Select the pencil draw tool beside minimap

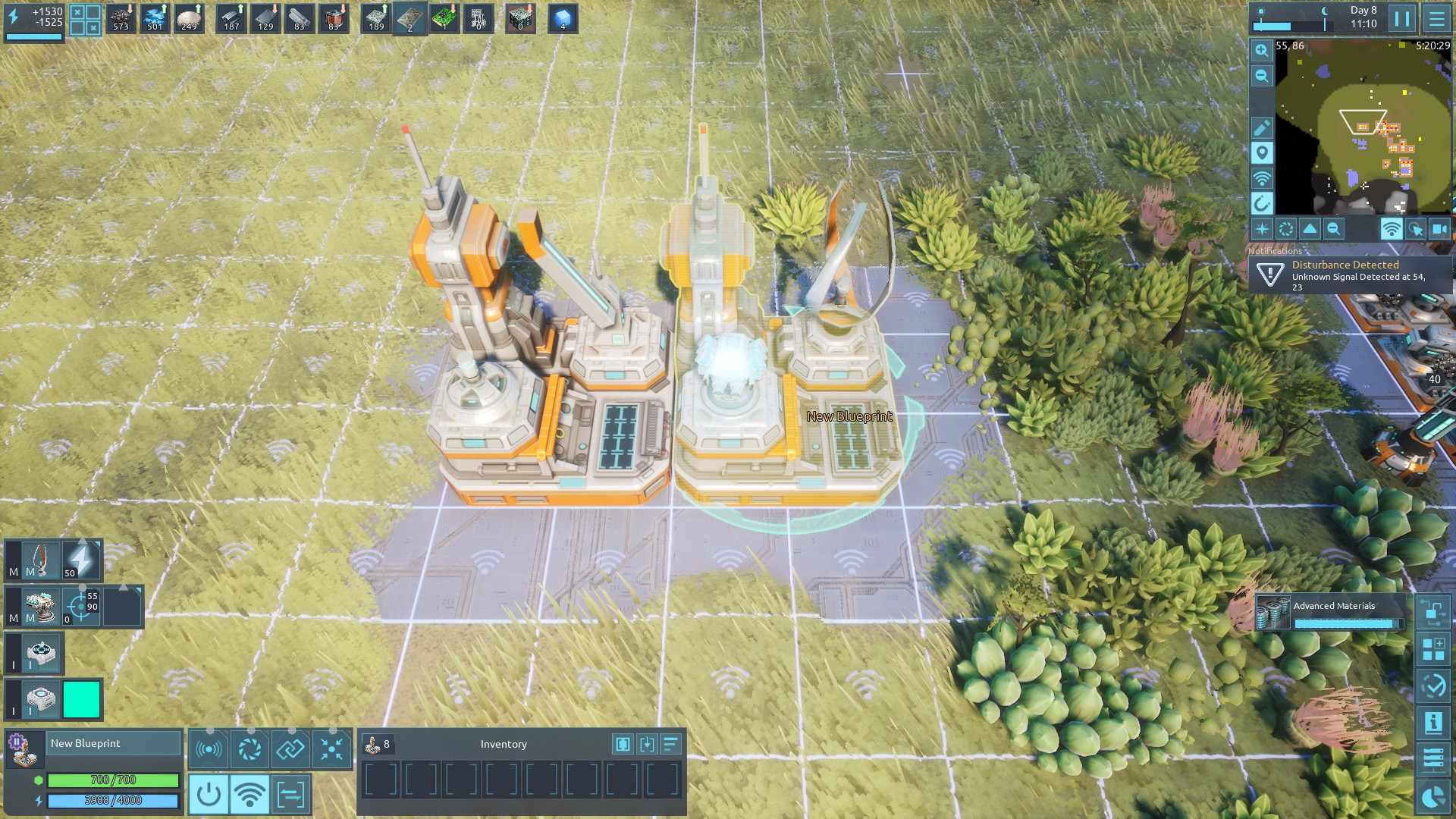click(x=1262, y=127)
